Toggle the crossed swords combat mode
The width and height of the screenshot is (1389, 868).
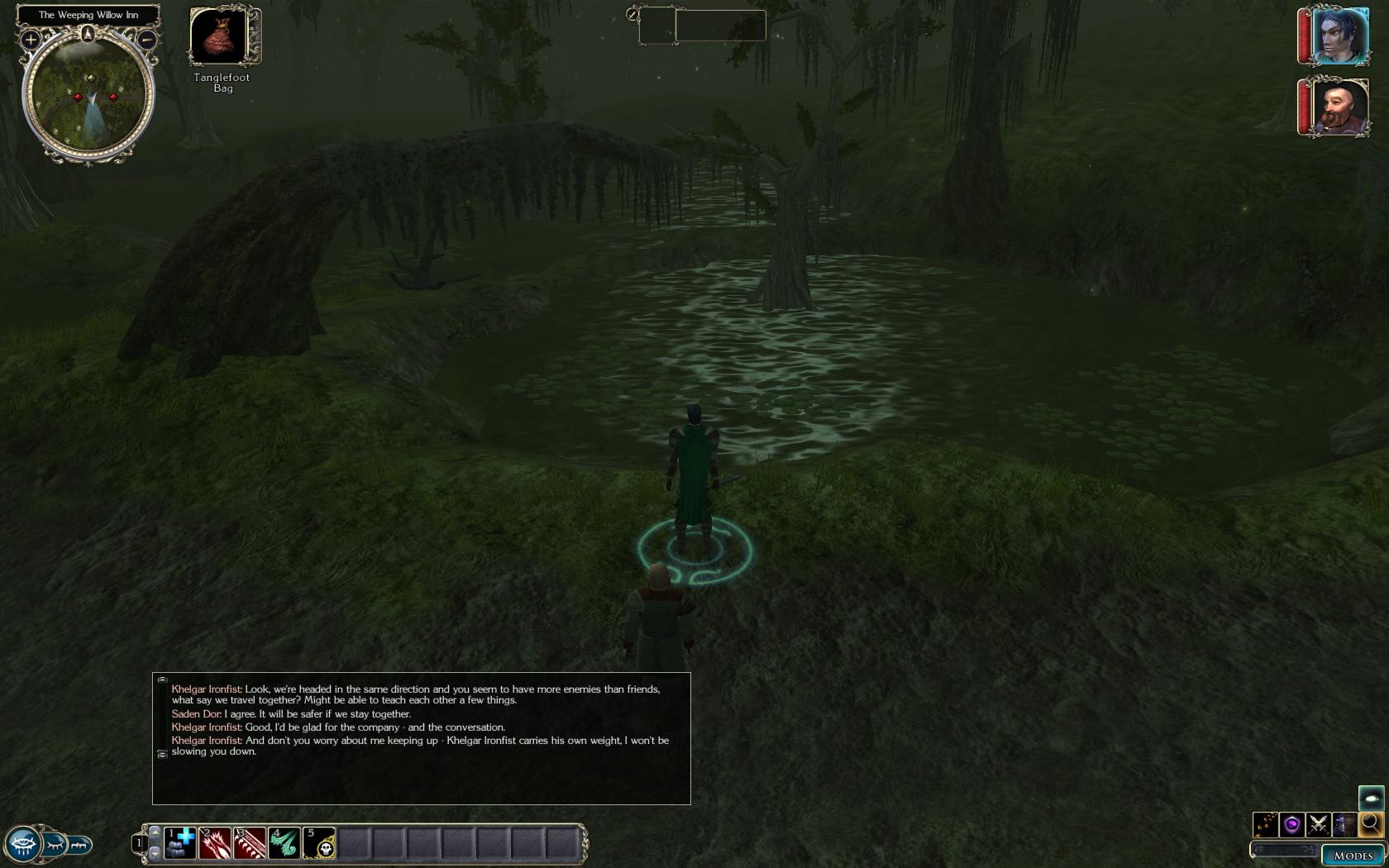[x=1319, y=824]
